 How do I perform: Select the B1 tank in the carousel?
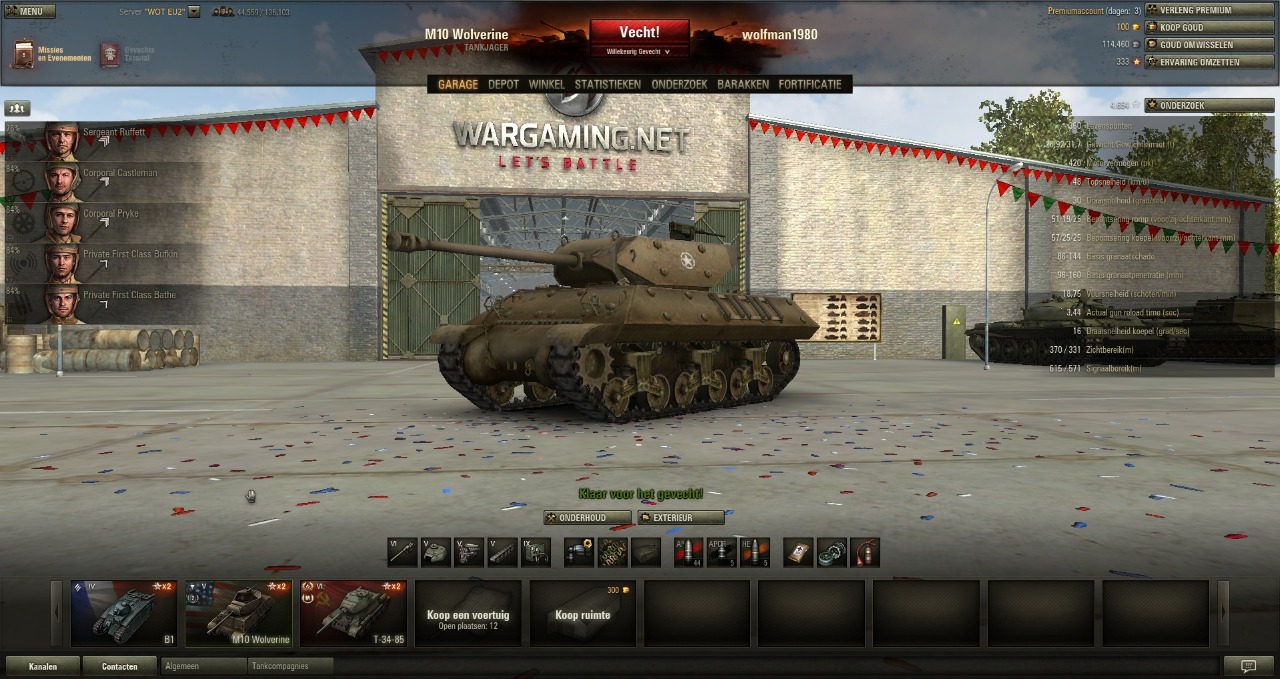click(124, 613)
